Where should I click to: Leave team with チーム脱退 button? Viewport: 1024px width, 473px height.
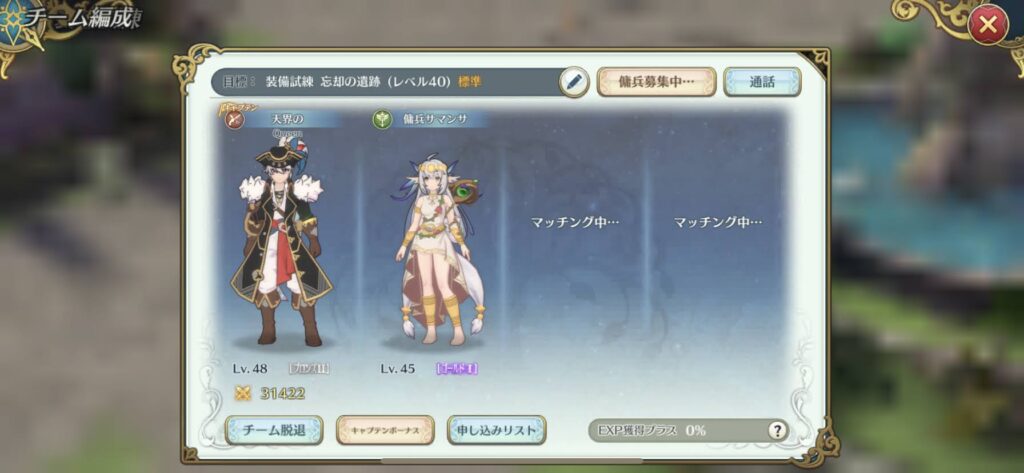point(274,430)
